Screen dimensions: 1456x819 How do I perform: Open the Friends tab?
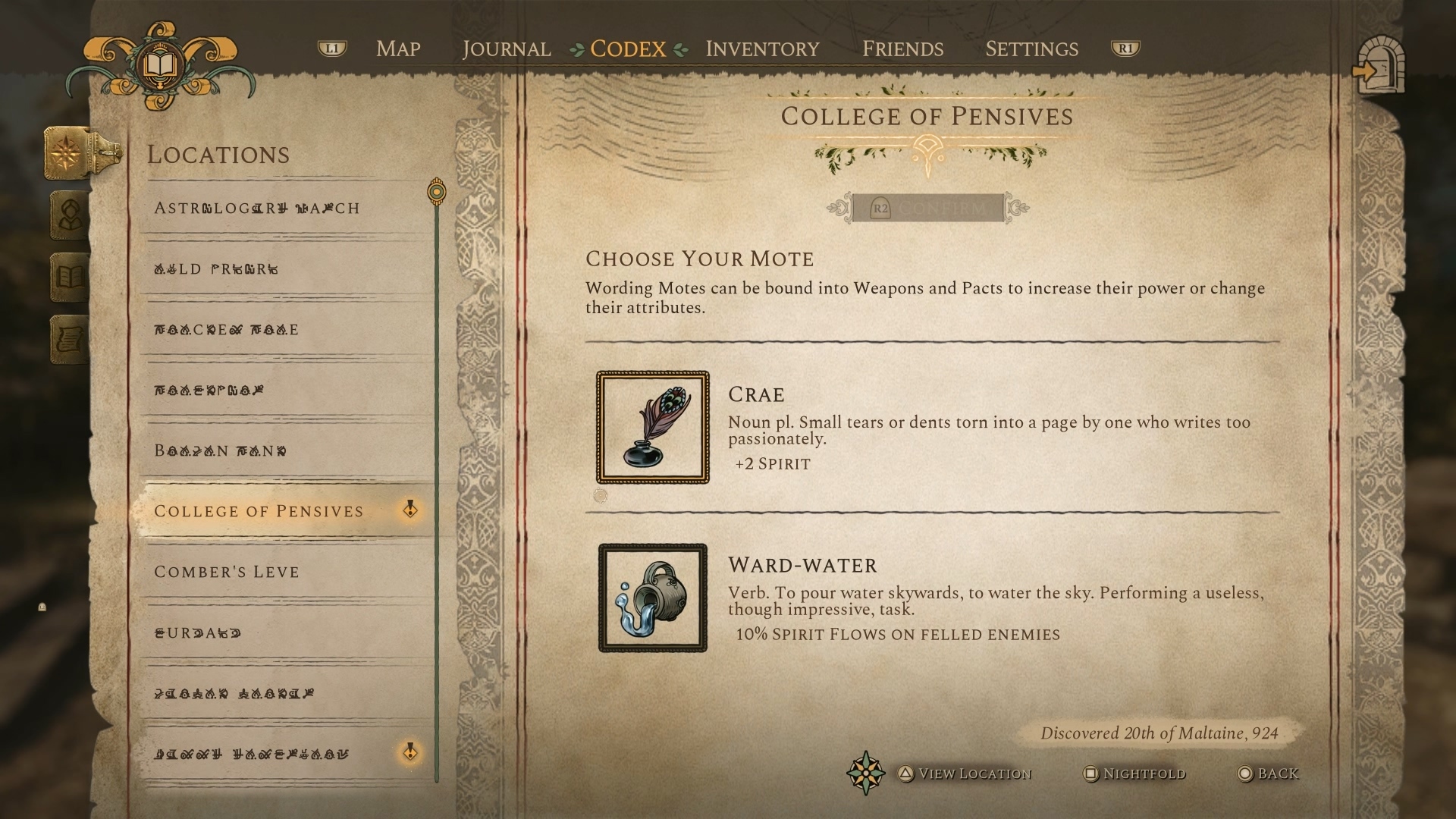902,49
